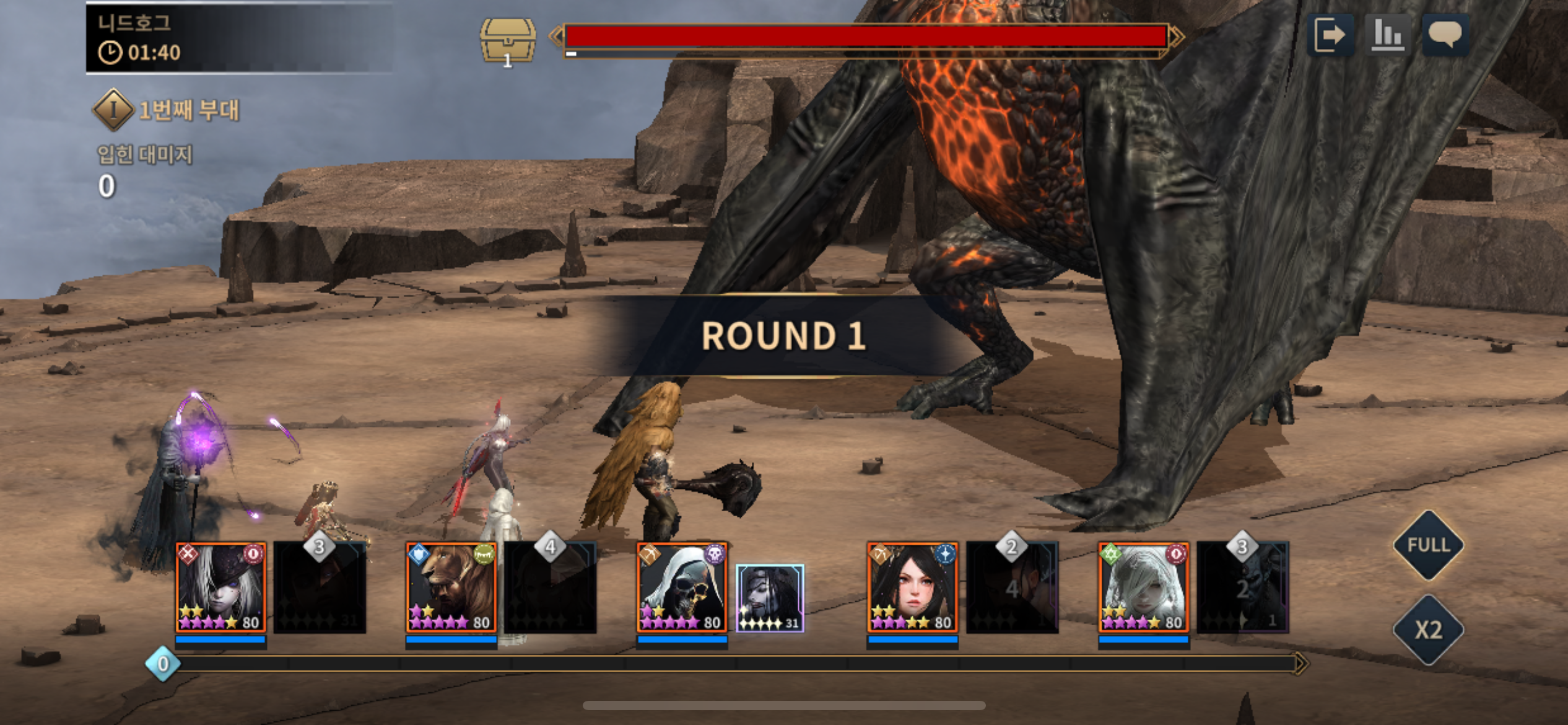Screen dimensions: 1568x725
Task: Open the battle statistics bar chart
Action: click(1387, 35)
